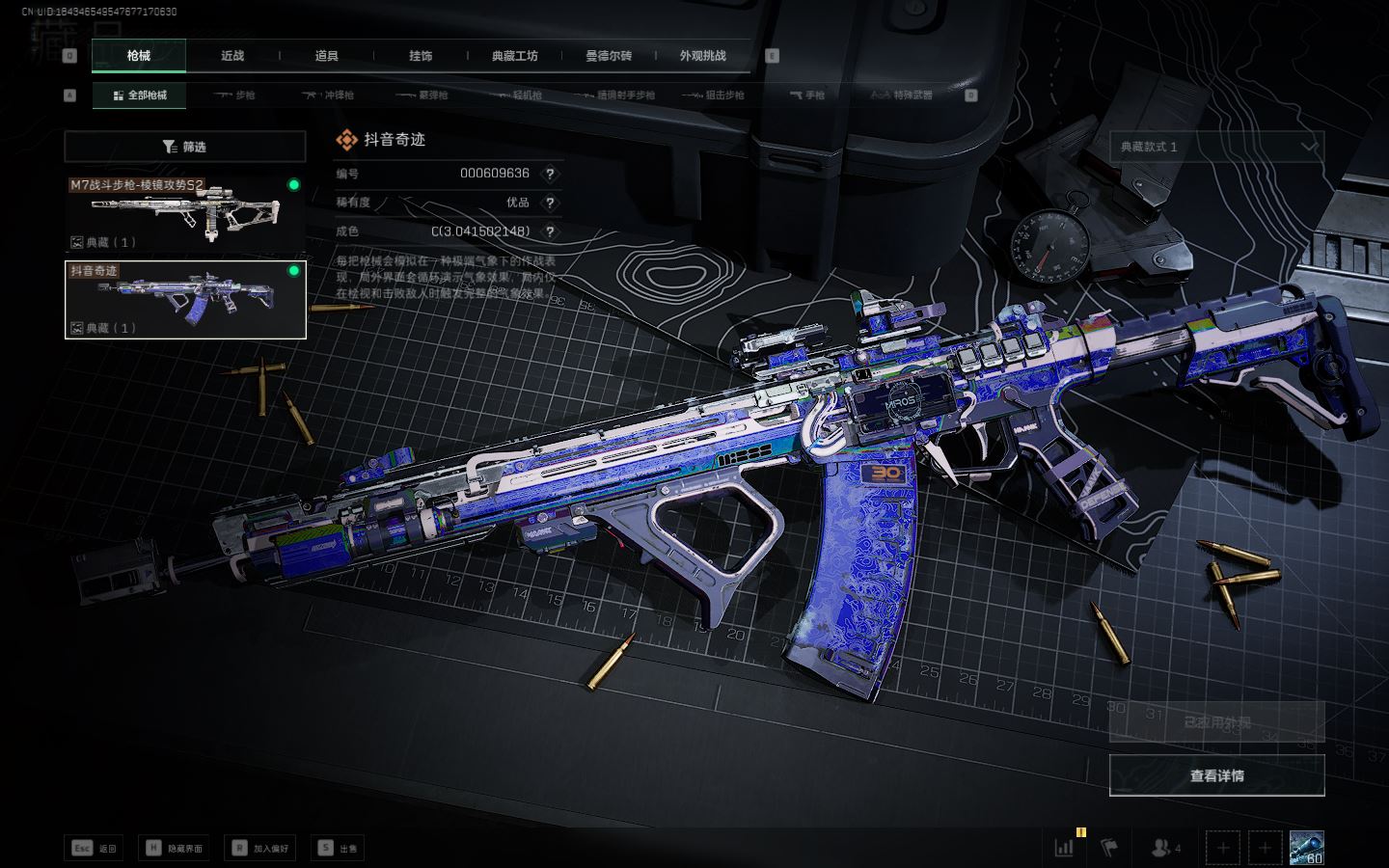Viewport: 1389px width, 868px height.
Task: Open the 典藏工坊 workshop tab
Action: pos(515,56)
